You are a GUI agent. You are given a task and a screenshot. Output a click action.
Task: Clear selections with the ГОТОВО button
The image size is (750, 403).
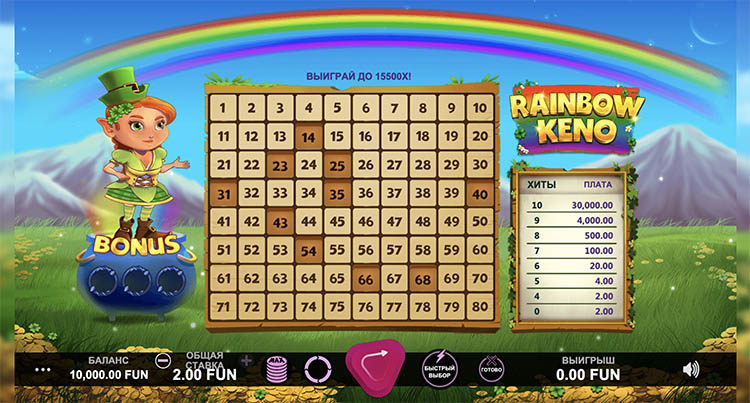point(492,368)
